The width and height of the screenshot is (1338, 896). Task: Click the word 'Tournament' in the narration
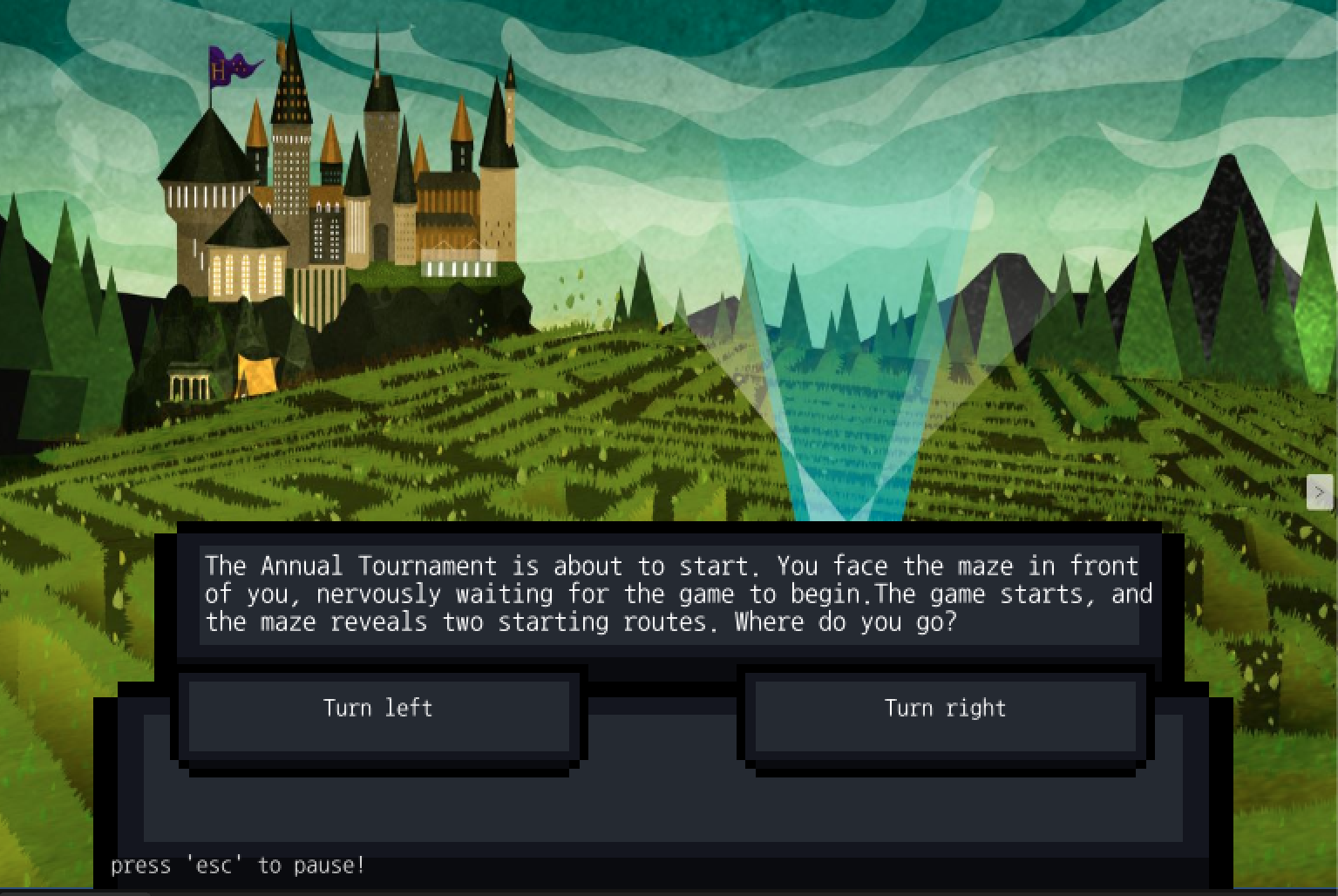431,567
